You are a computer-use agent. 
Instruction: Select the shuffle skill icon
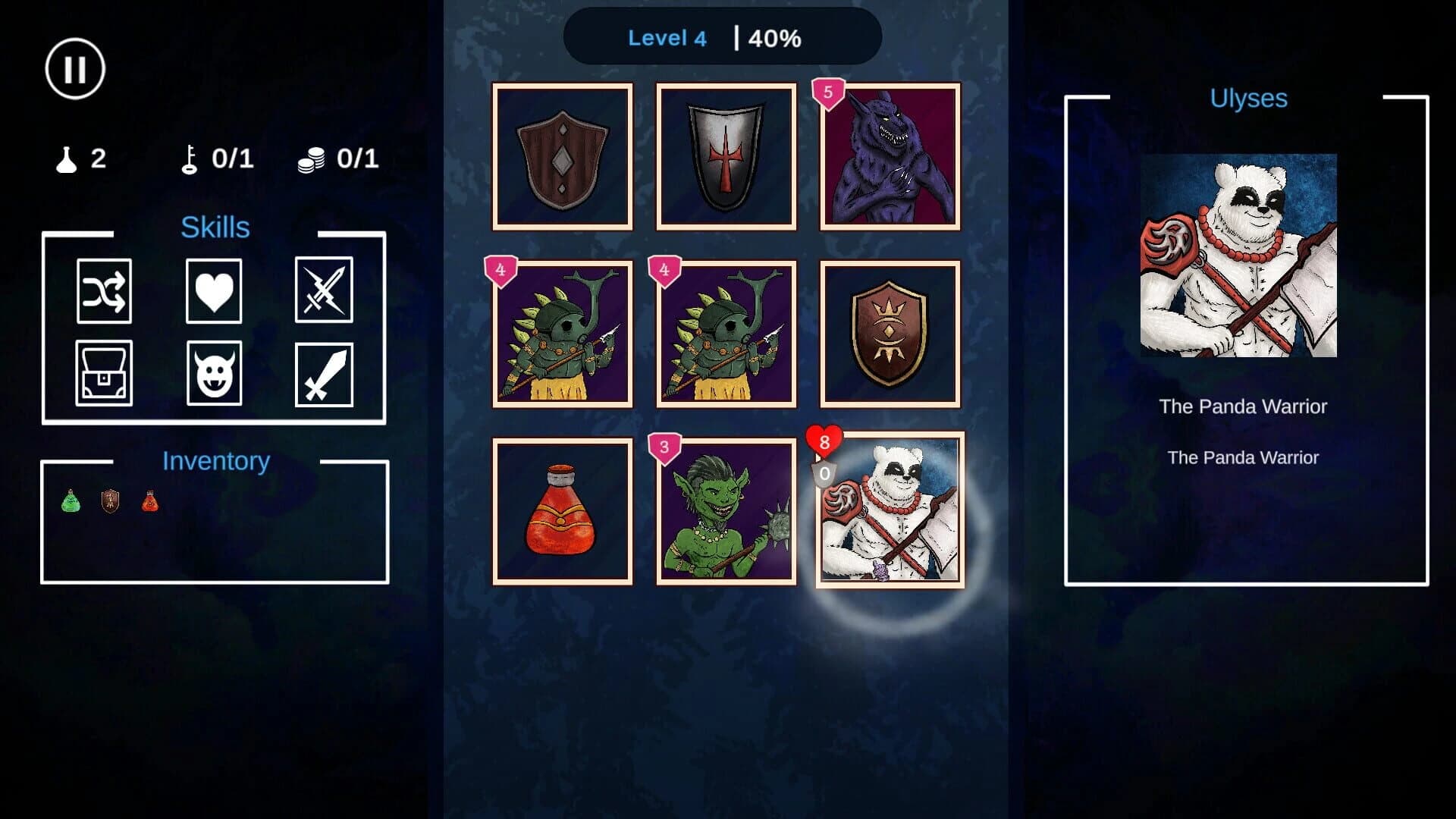click(104, 293)
